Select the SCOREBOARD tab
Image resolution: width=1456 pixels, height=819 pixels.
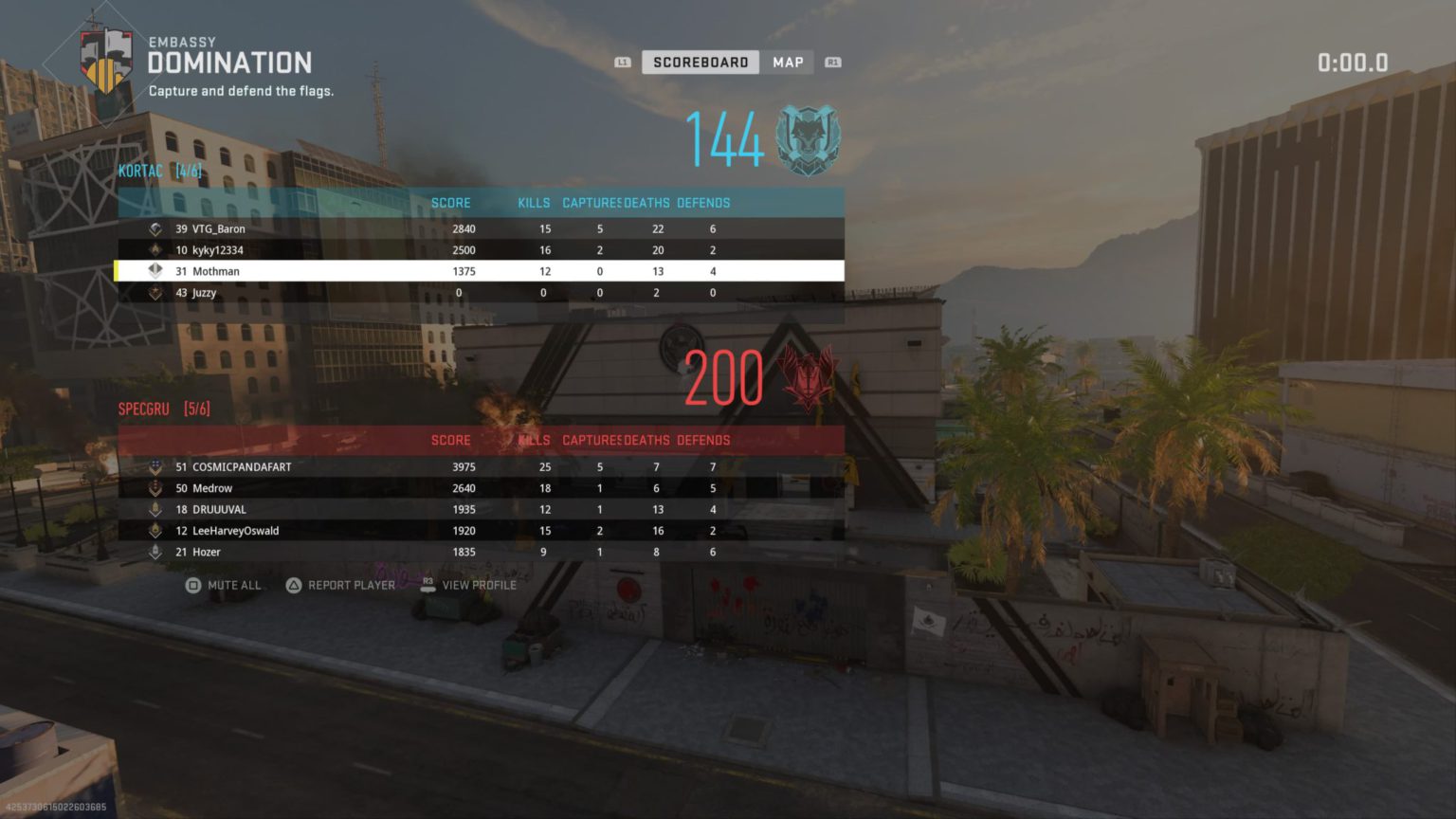coord(700,62)
